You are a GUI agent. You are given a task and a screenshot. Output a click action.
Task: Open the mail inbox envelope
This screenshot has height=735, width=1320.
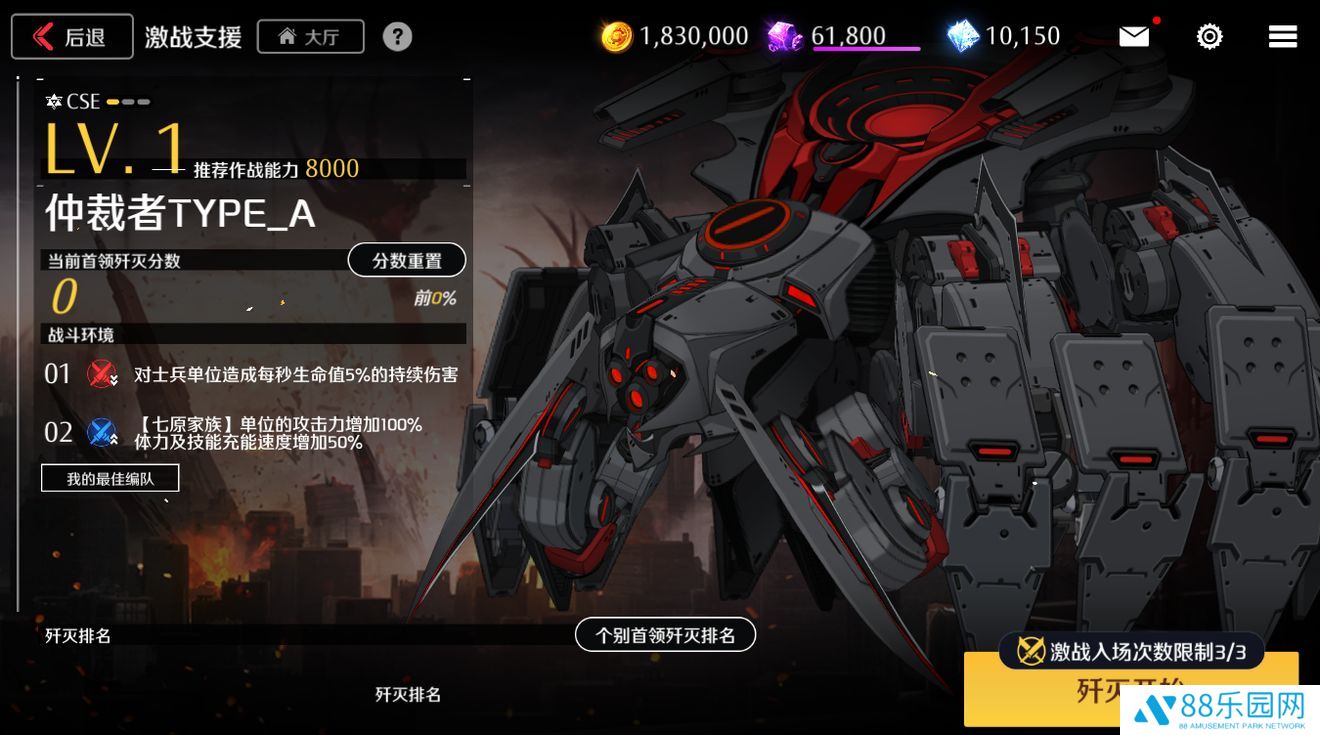[1134, 37]
